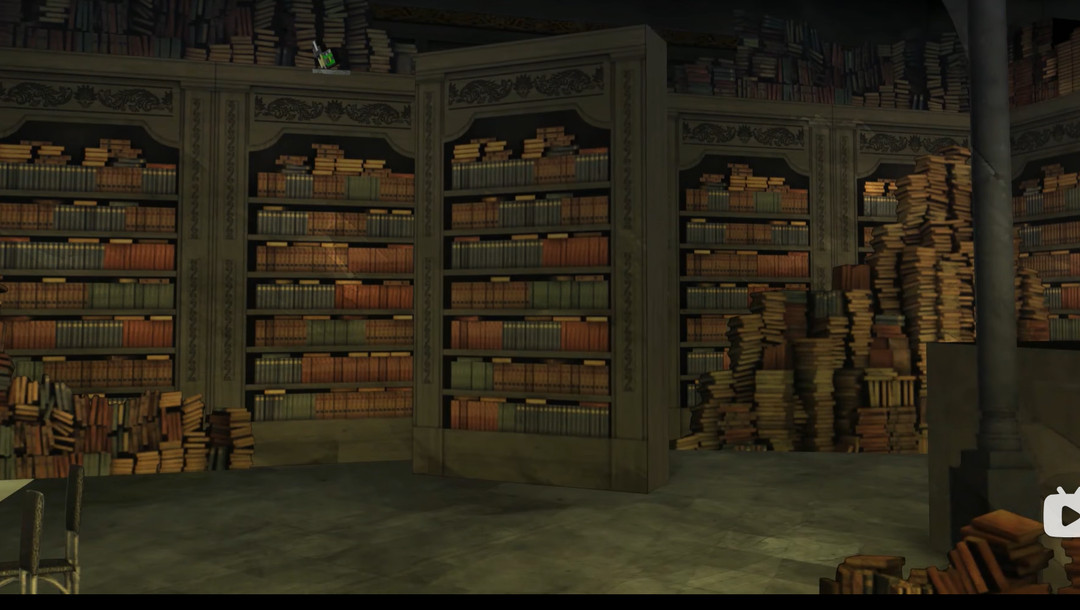The image size is (1080, 610).
Task: Click the white TV play icon overlay
Action: point(1062,514)
